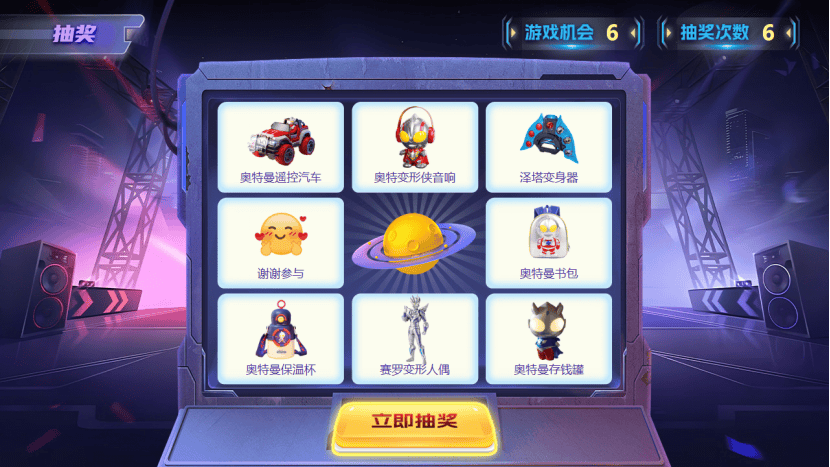The height and width of the screenshot is (467, 830).
Task: Select the 赛罗变形人偶 figure tile
Action: pyautogui.click(x=415, y=339)
